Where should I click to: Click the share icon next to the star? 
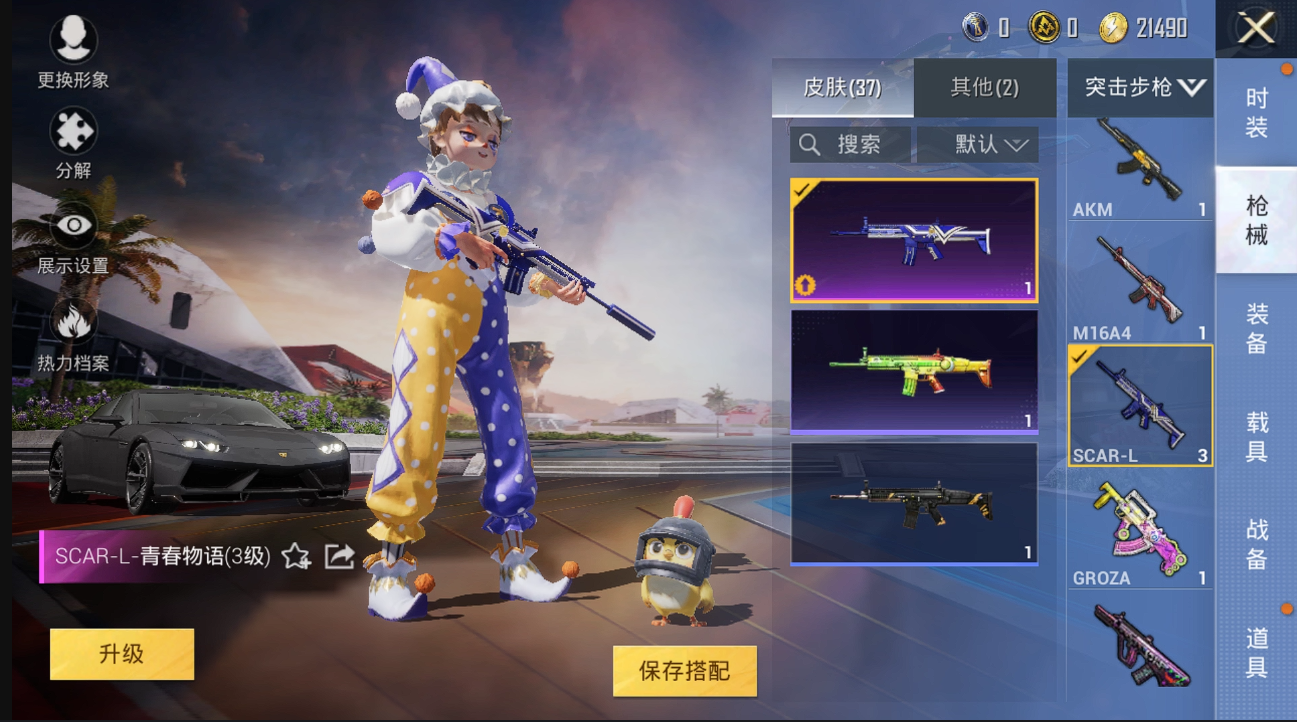(x=338, y=555)
